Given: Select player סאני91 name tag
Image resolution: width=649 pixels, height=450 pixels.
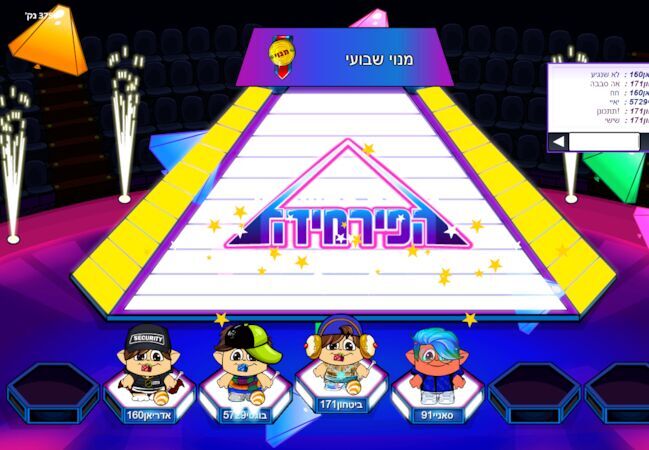Looking at the screenshot, I should (x=436, y=415).
